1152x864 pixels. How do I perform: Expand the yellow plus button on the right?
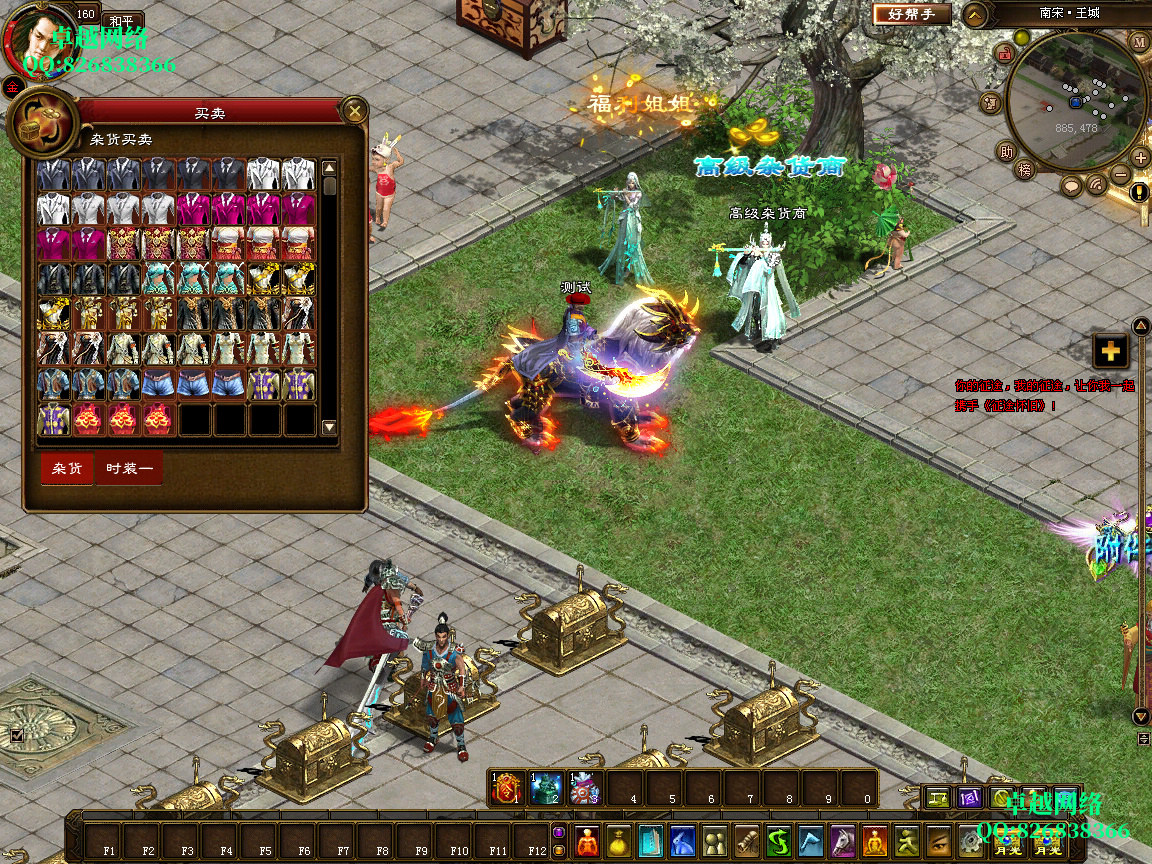tap(1110, 351)
